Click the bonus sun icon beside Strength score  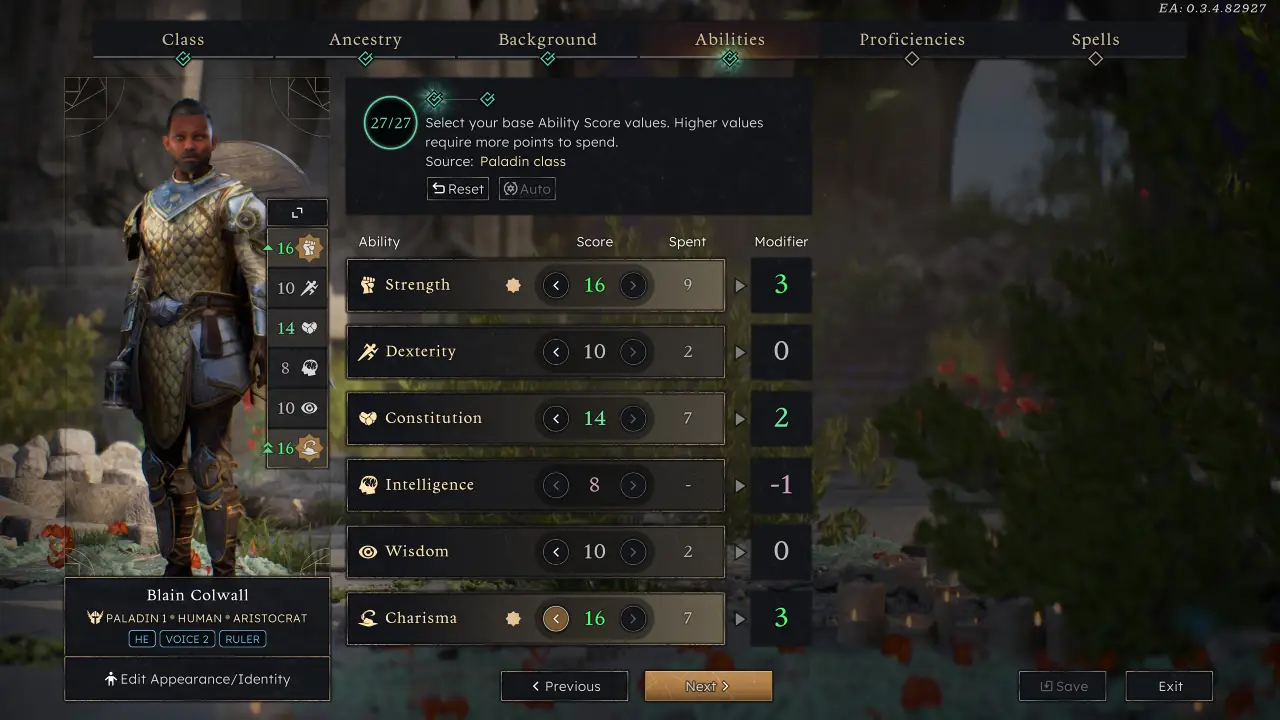click(513, 285)
